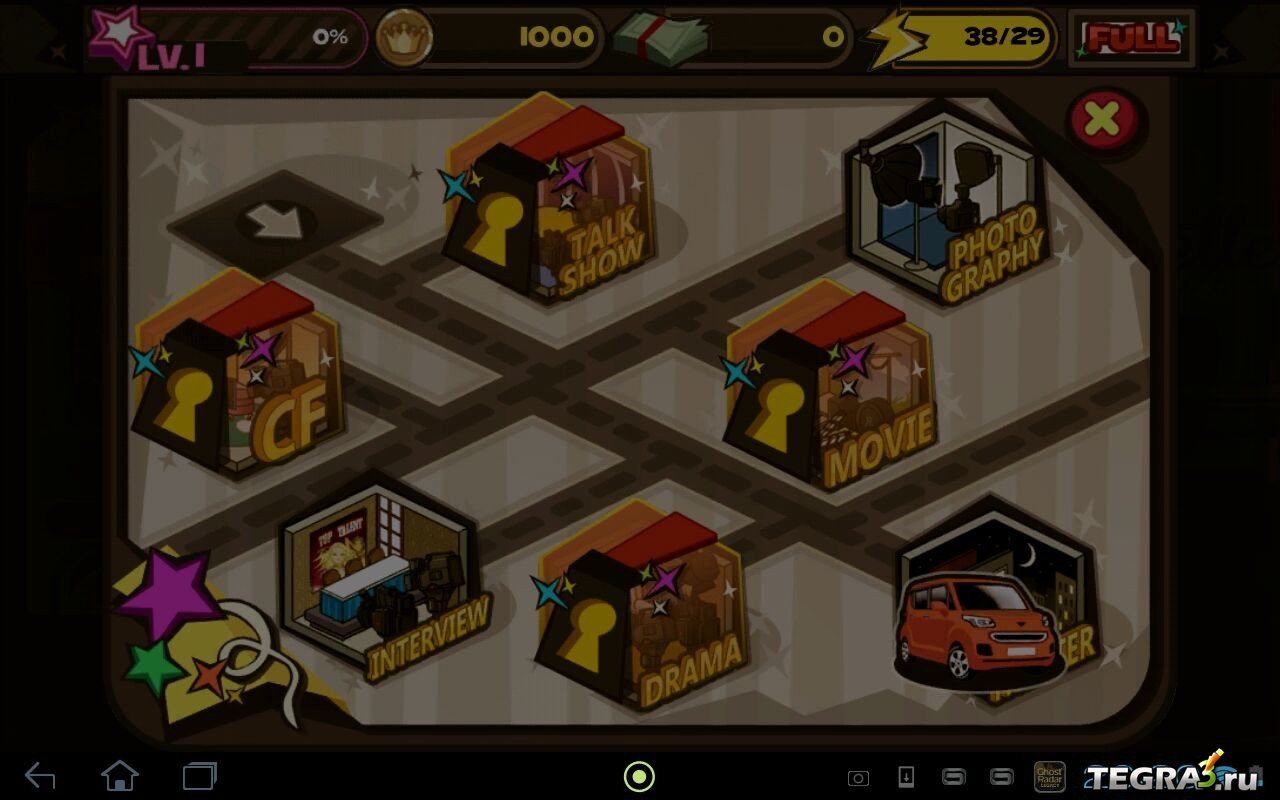The width and height of the screenshot is (1280, 800).
Task: Go back using the Android back arrow
Action: click(x=40, y=775)
